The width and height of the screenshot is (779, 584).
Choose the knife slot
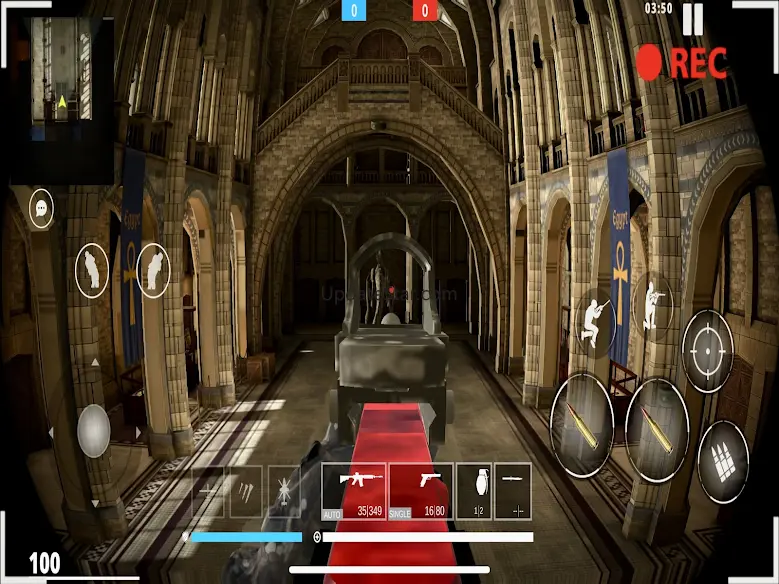click(x=513, y=491)
